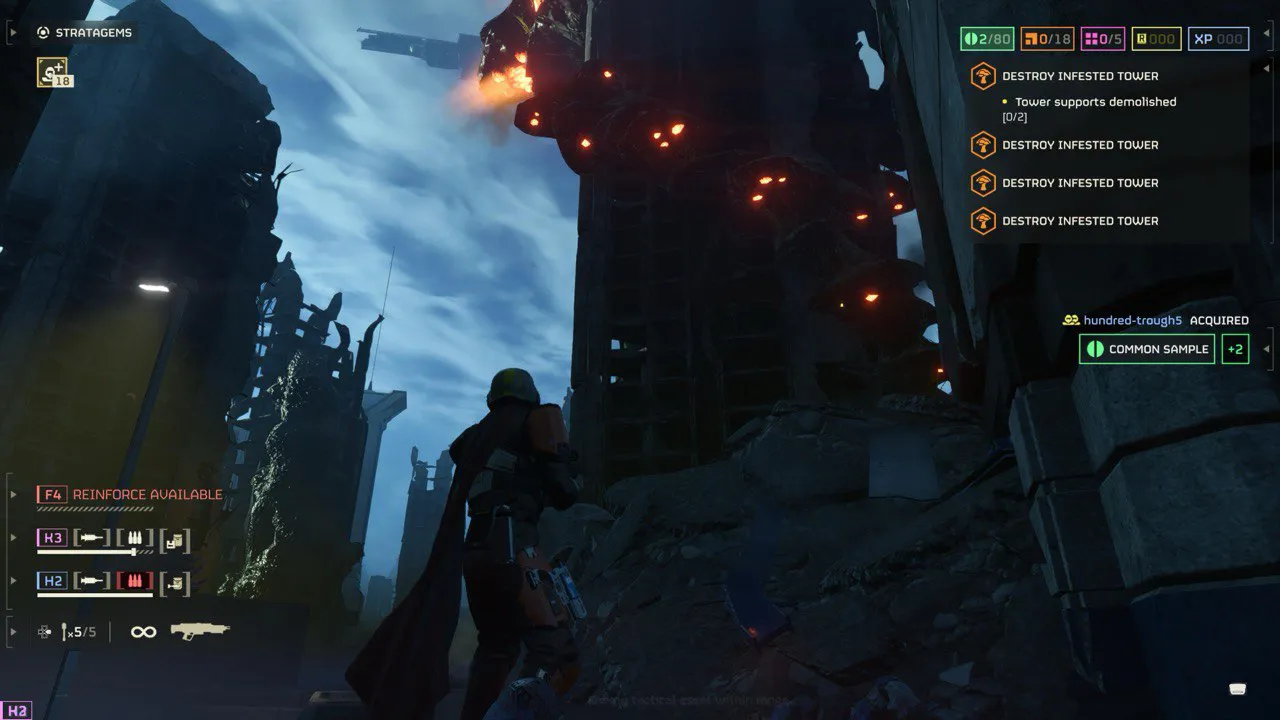The image size is (1280, 720).
Task: Click the COMMON SAMPLE acquired button
Action: (x=1146, y=349)
